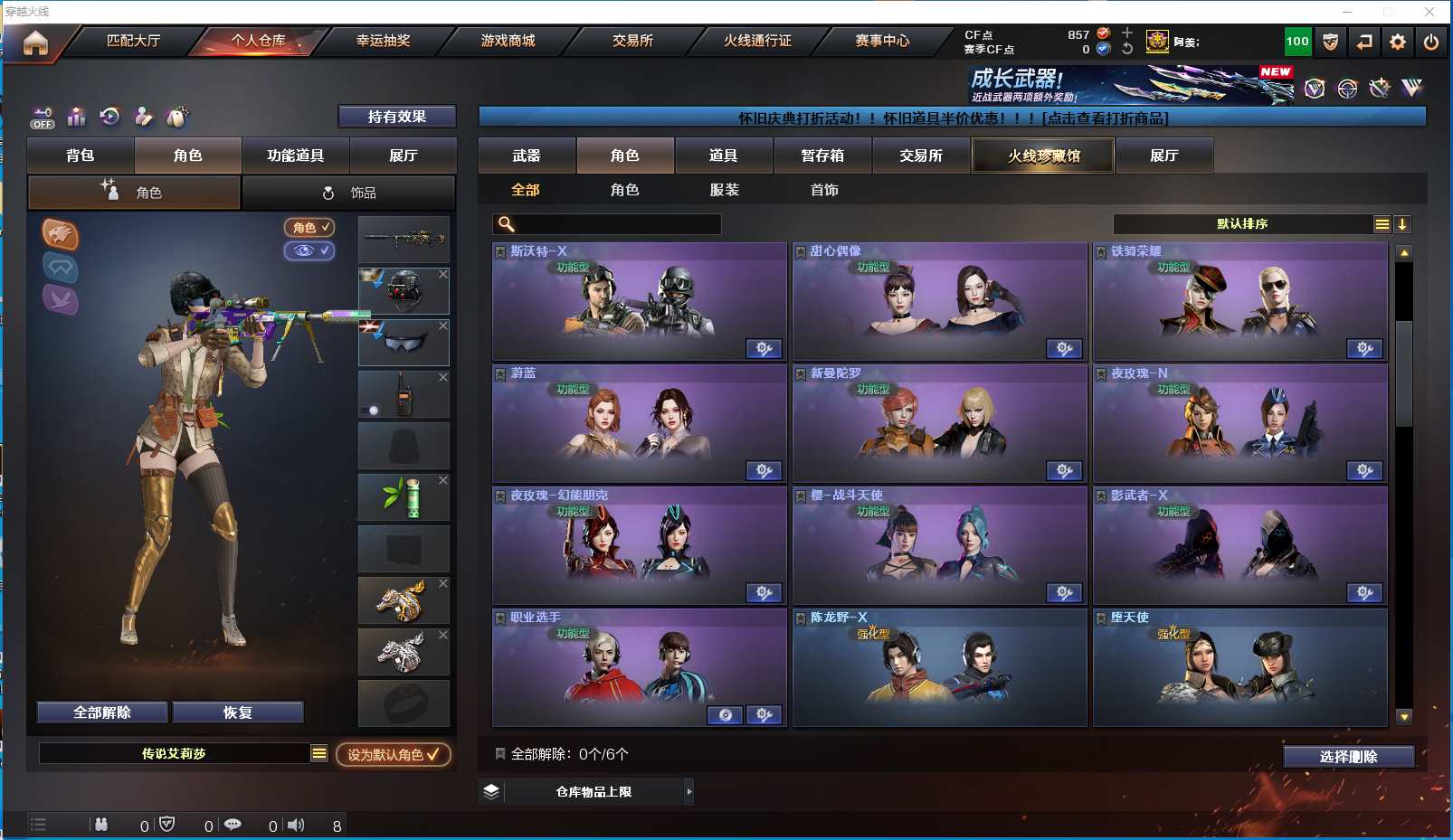1453x840 pixels.
Task: Filter list by 服装 clothing
Action: 724,190
